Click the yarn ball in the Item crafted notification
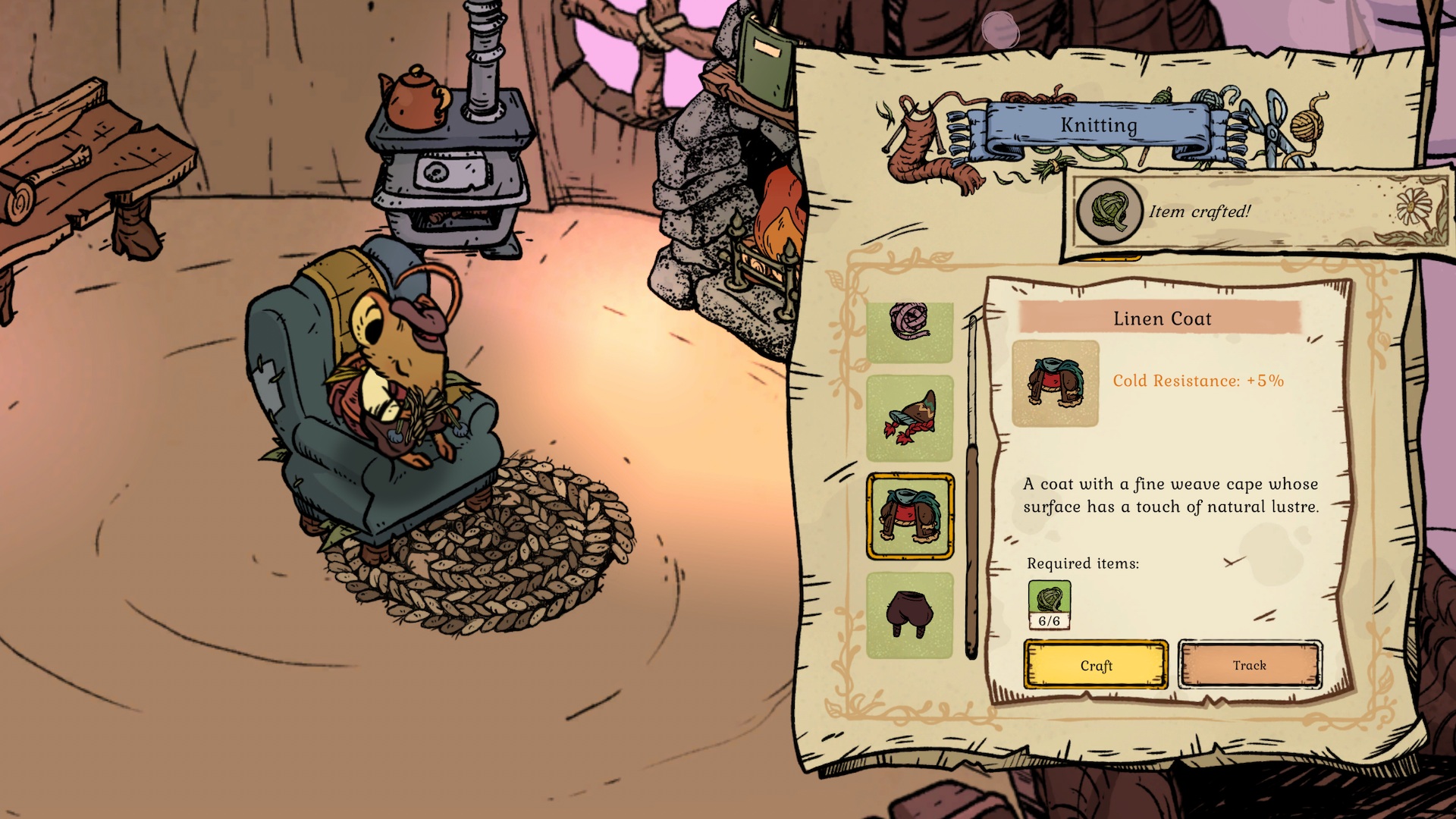 (x=1108, y=211)
